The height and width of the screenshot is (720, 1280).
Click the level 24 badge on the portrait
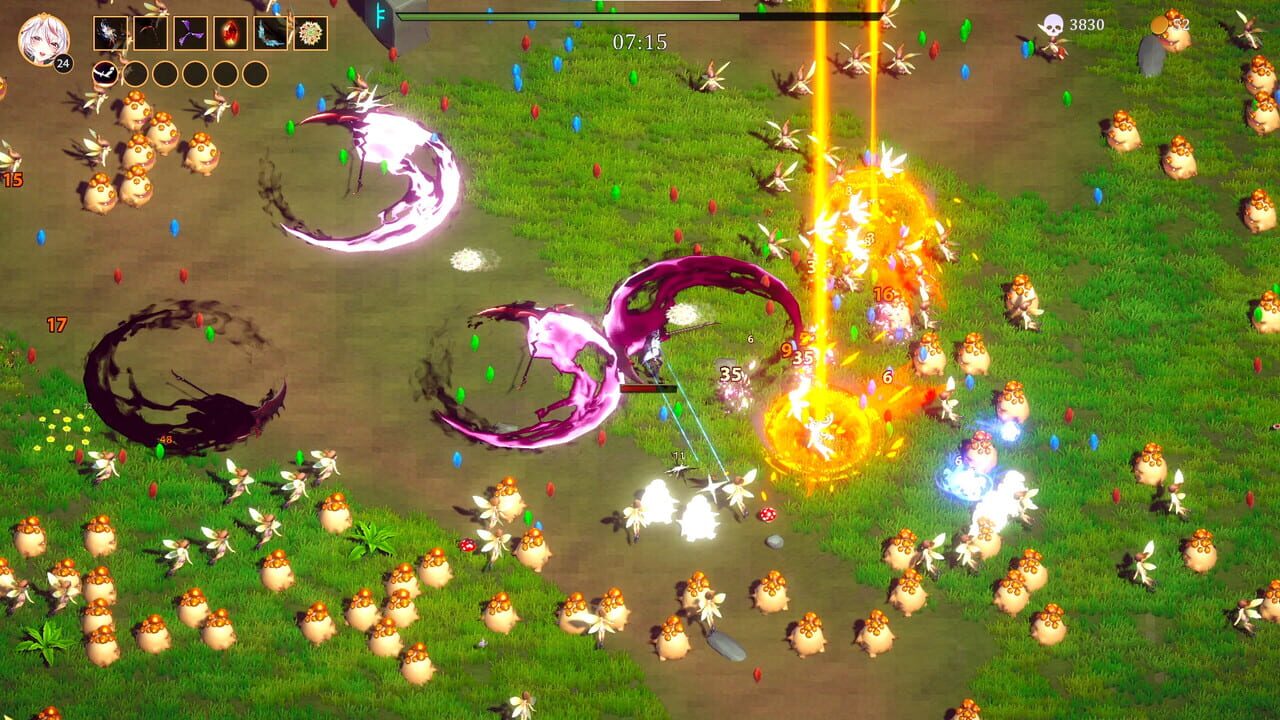pos(62,63)
